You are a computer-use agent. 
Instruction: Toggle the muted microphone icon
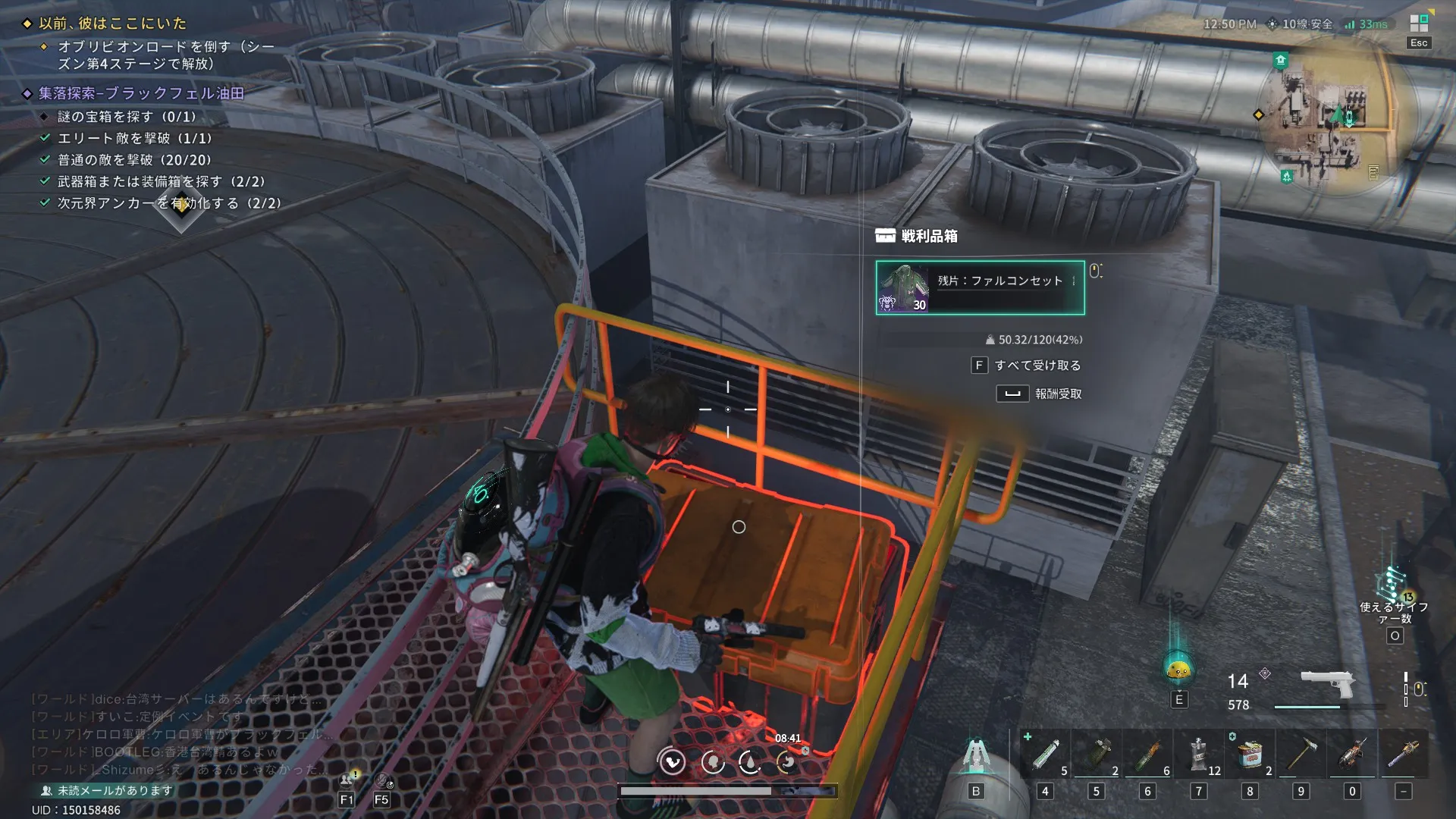coord(383,780)
